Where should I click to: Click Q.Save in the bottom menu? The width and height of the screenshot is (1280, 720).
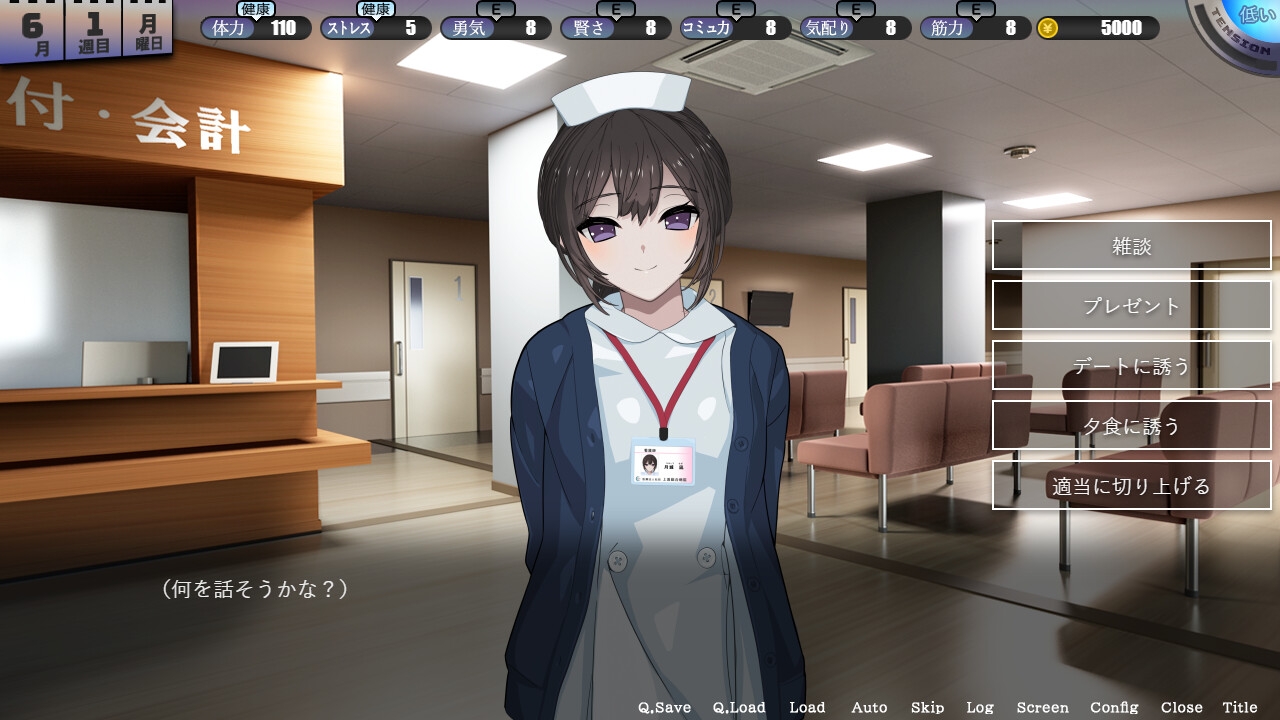664,707
